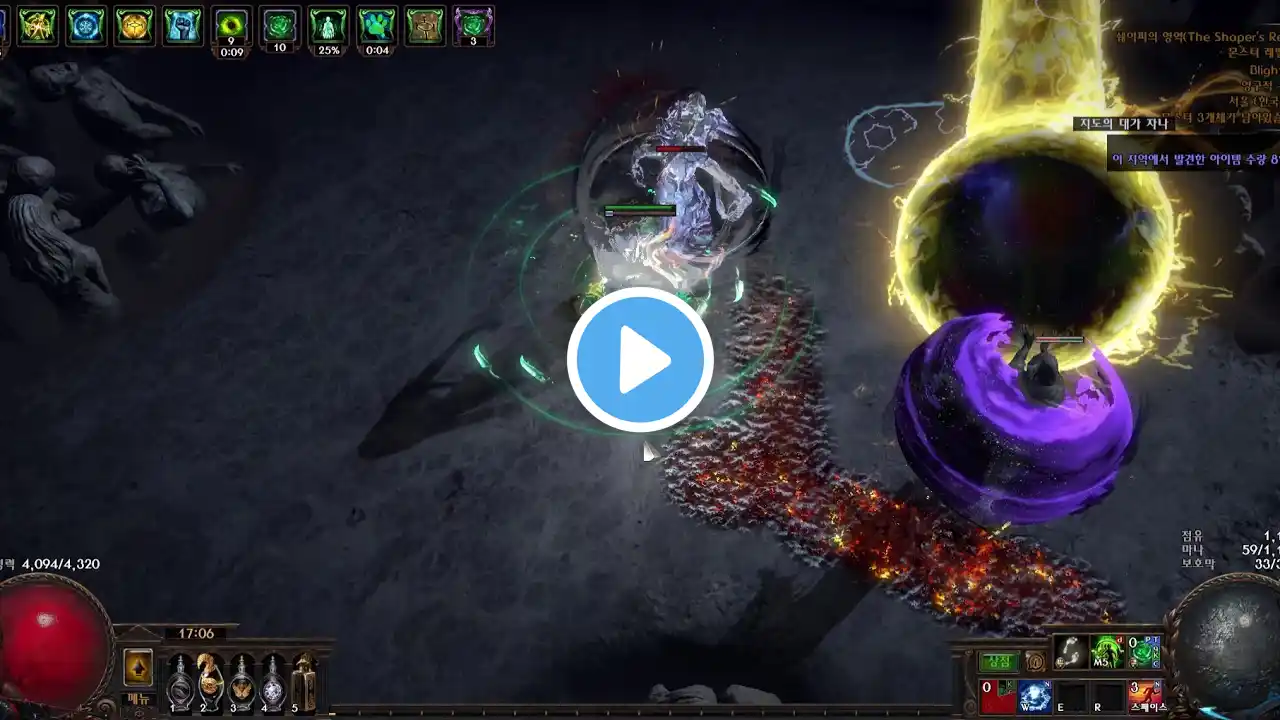
Task: Select the golden up-arrow level icon
Action: click(138, 667)
